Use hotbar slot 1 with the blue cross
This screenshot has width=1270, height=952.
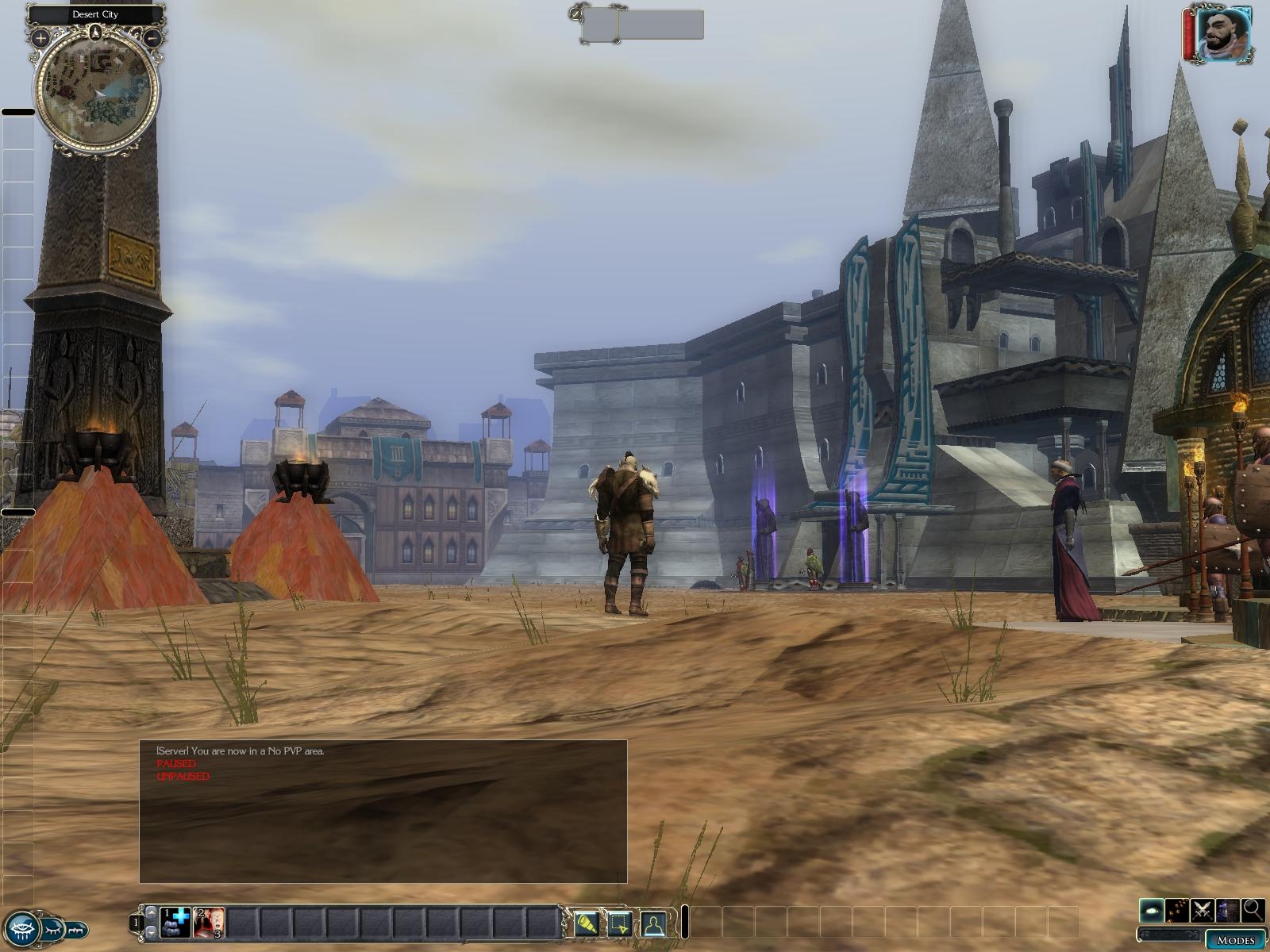[175, 923]
